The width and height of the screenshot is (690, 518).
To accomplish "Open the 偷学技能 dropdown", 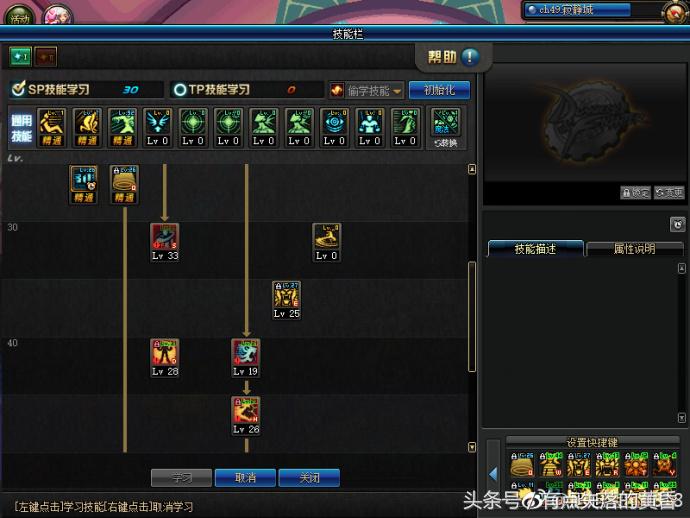I will click(x=367, y=90).
